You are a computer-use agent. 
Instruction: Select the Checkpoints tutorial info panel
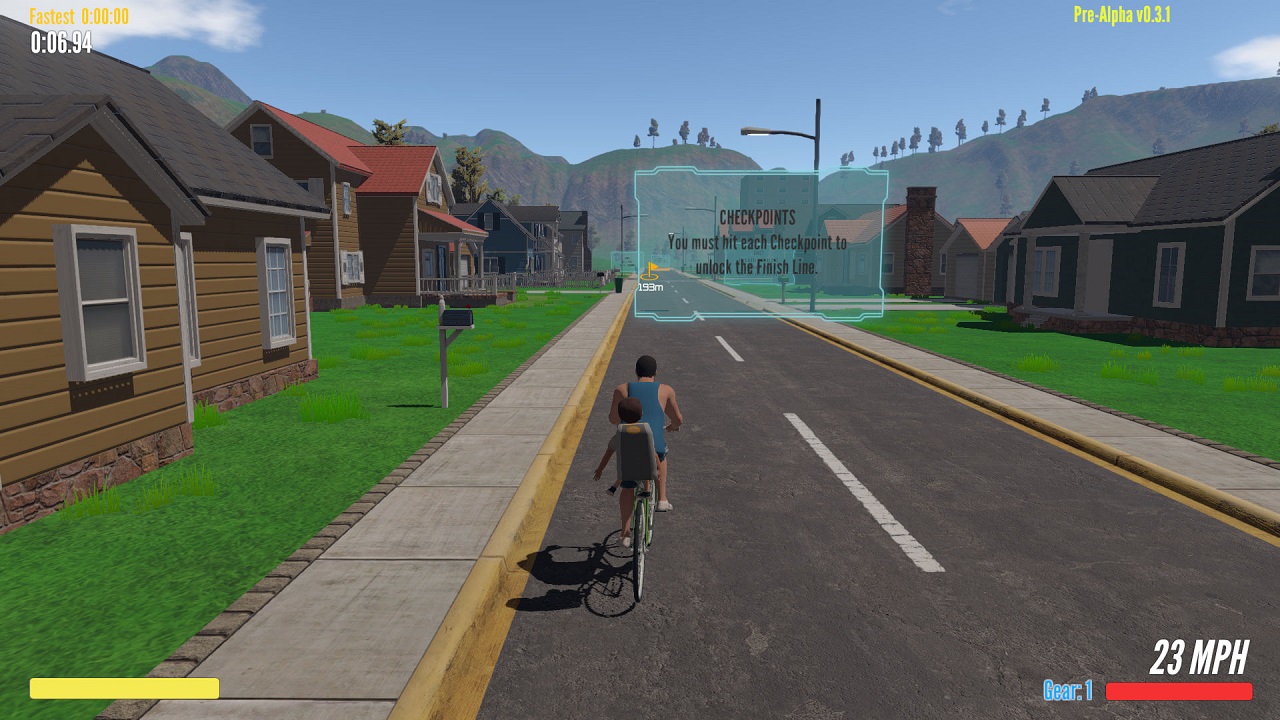760,243
